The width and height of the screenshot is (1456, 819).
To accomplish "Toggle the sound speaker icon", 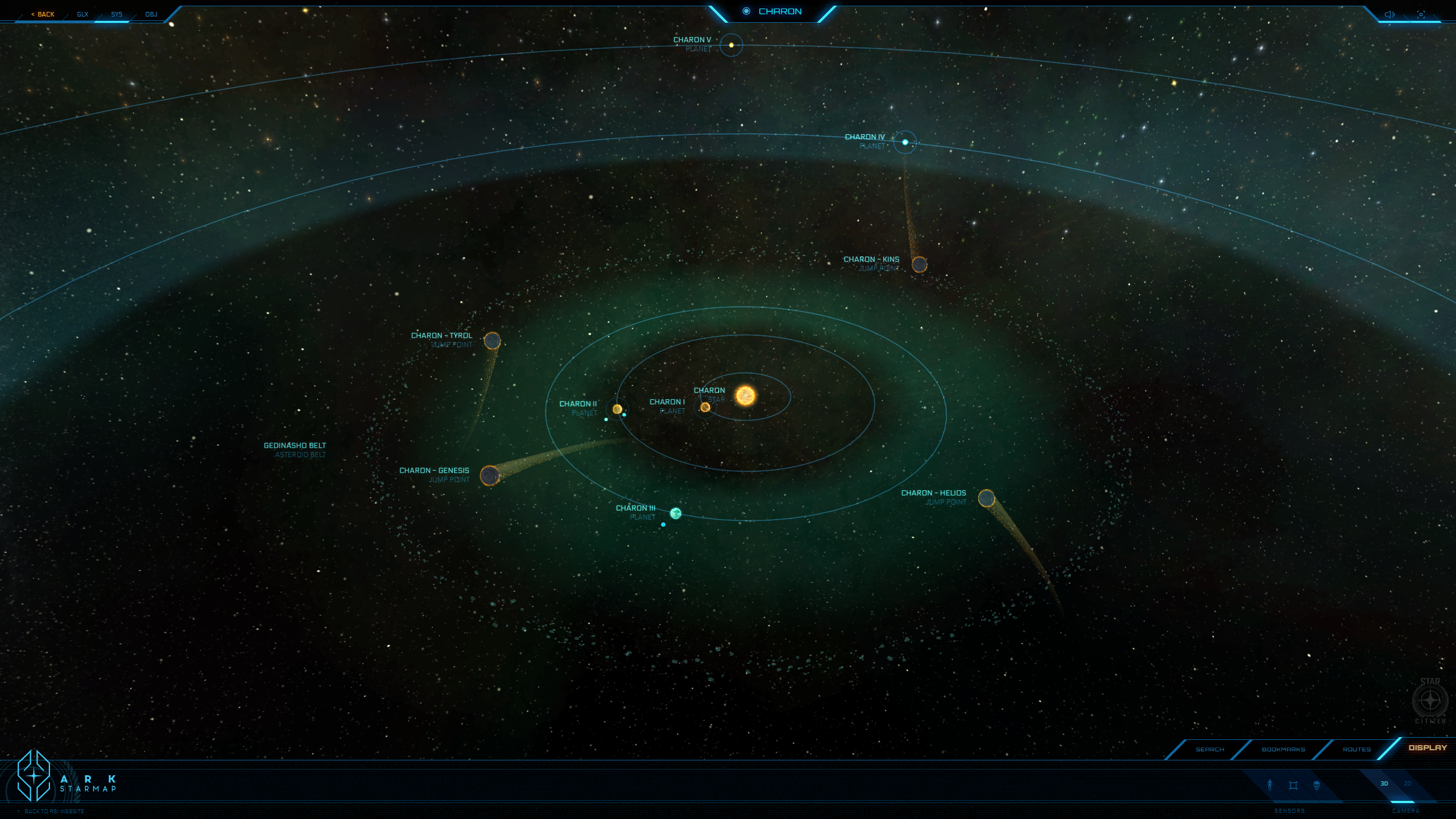I will [1389, 14].
